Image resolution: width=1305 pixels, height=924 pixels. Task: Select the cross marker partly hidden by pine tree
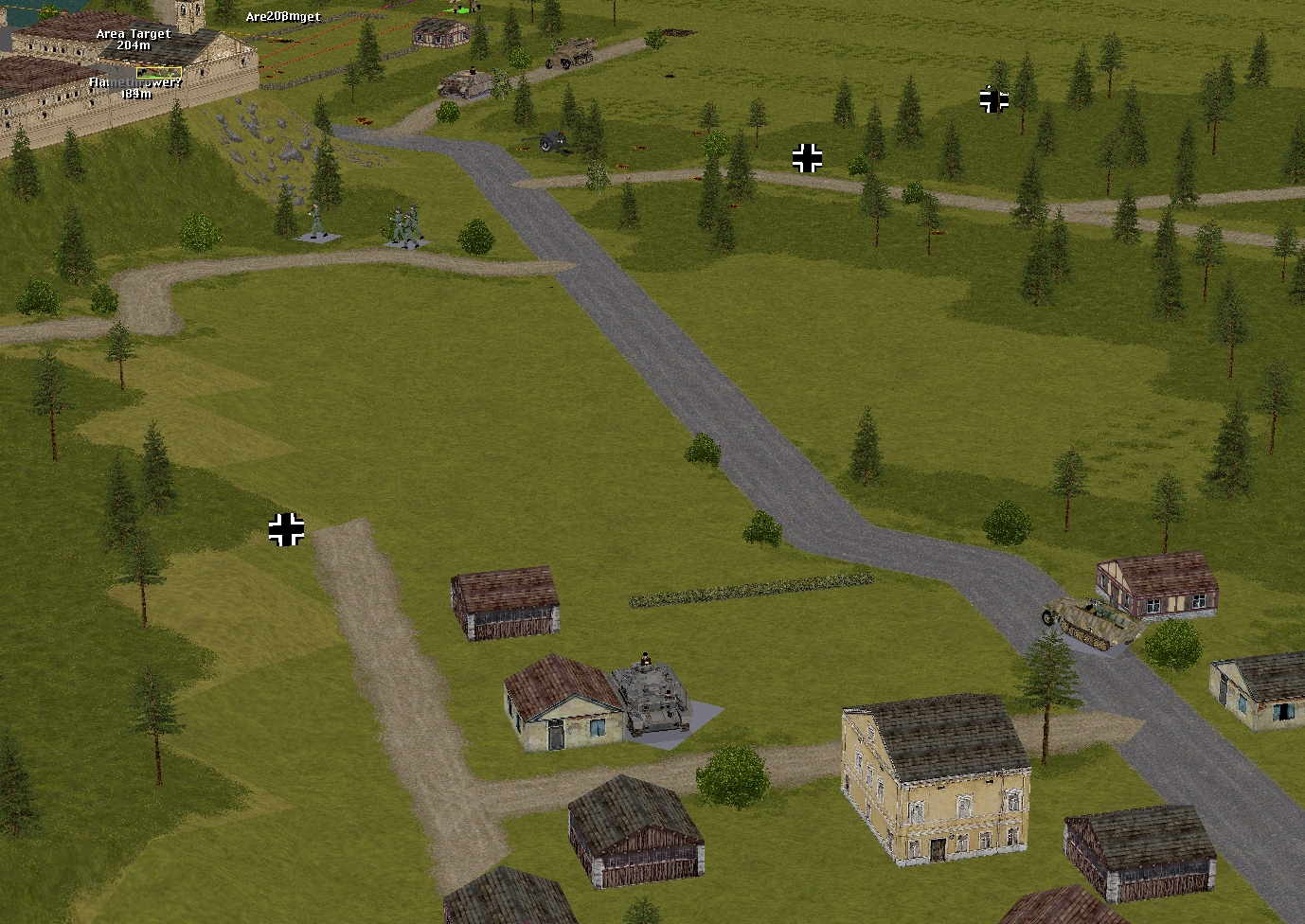[x=993, y=99]
